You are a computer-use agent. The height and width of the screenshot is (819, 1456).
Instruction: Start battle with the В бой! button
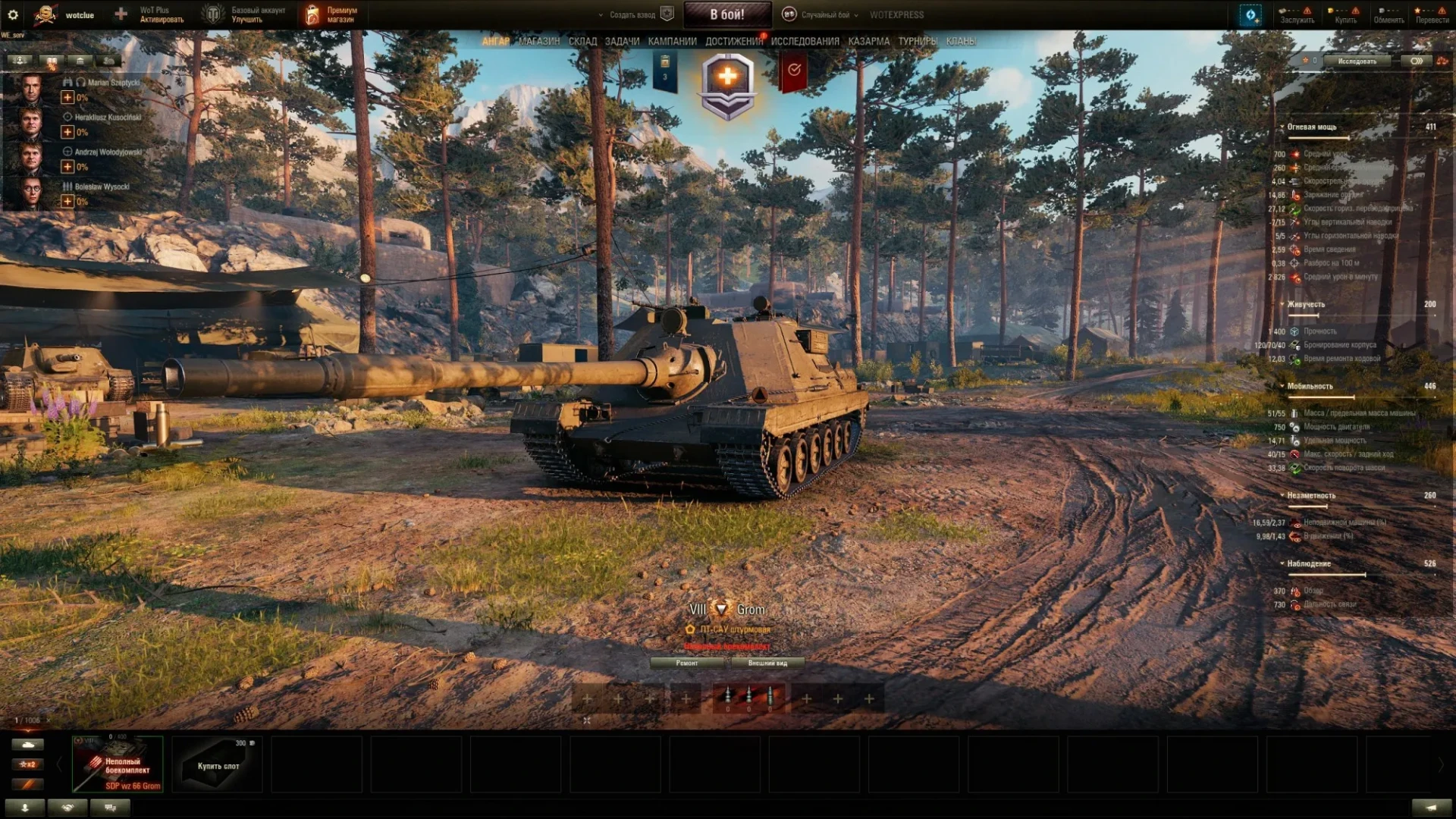(726, 14)
